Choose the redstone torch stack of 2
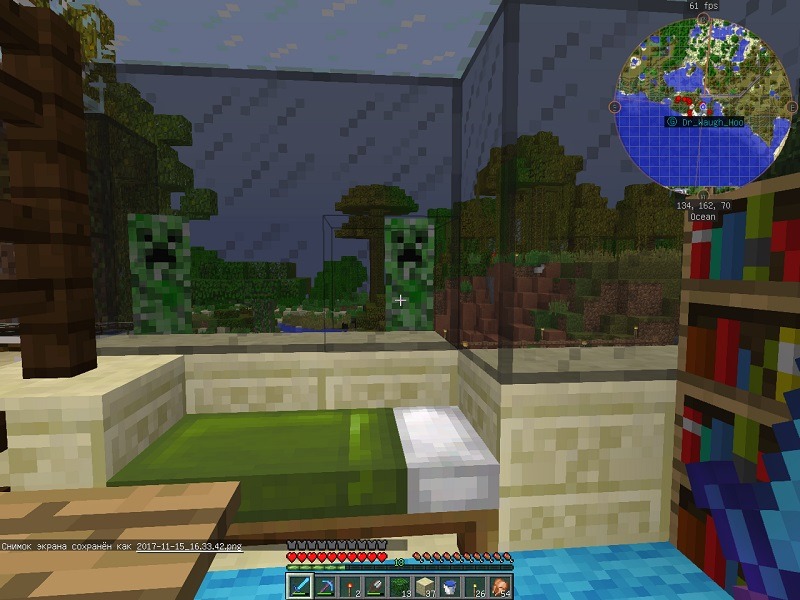The height and width of the screenshot is (600, 800). tap(349, 585)
